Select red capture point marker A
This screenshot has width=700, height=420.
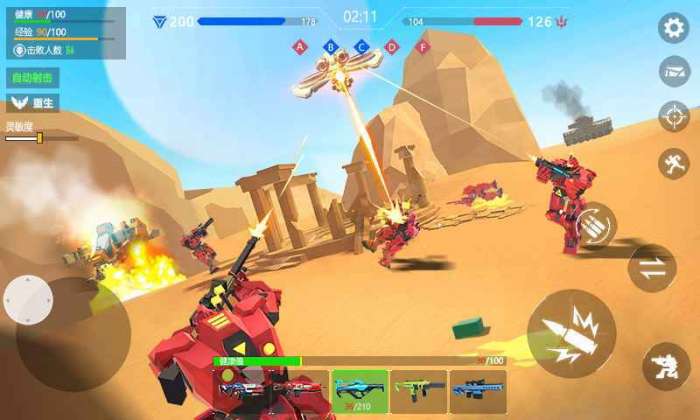click(300, 46)
